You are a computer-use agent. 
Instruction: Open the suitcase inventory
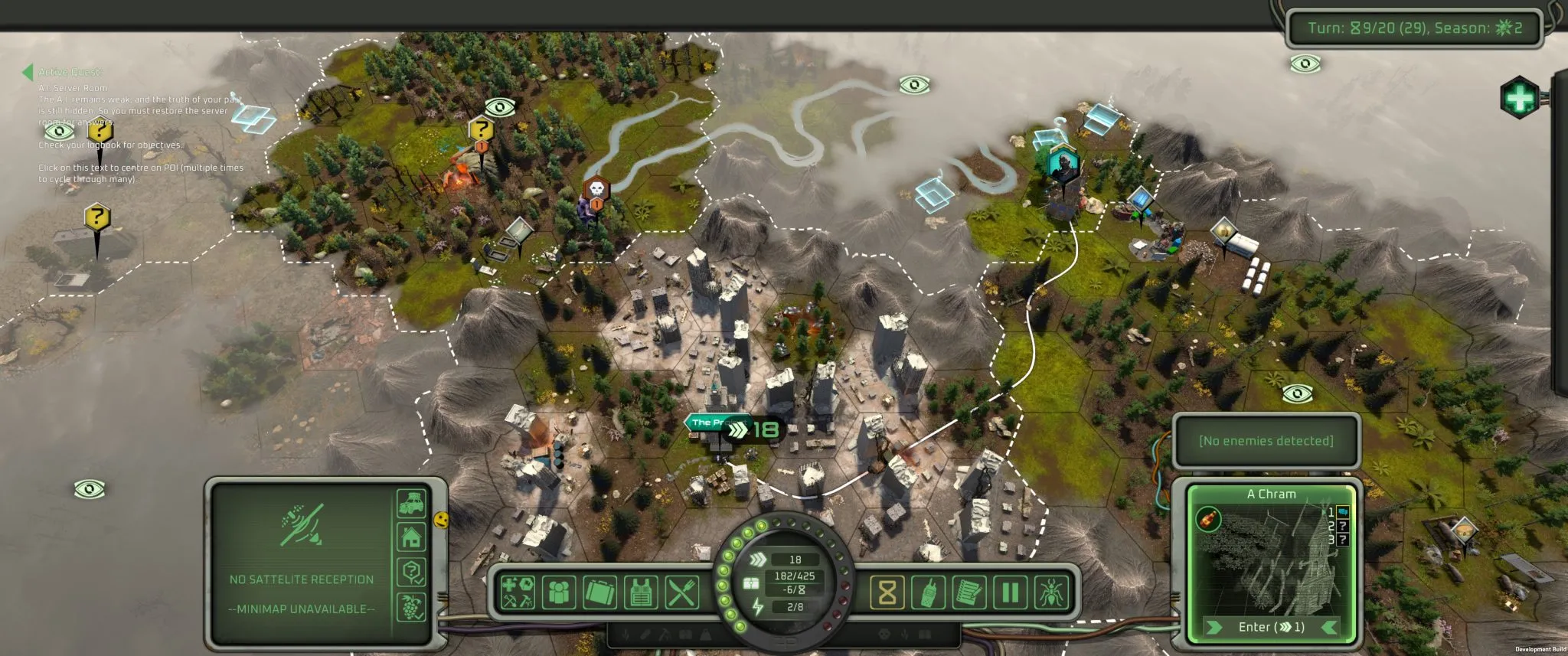(599, 592)
